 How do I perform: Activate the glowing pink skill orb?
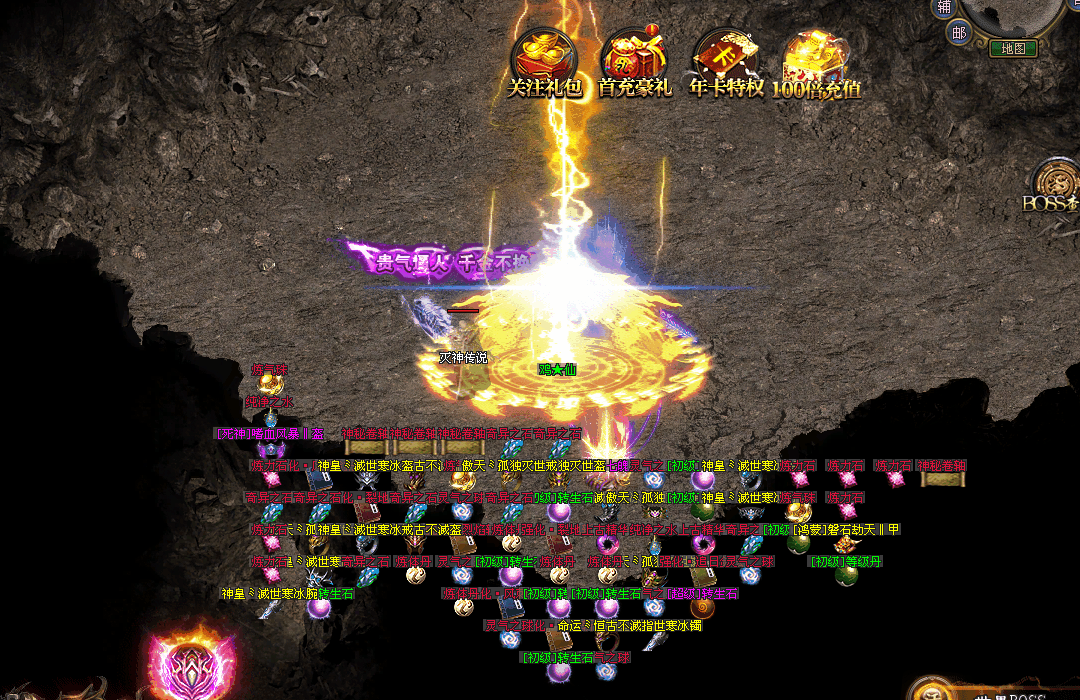point(193,664)
